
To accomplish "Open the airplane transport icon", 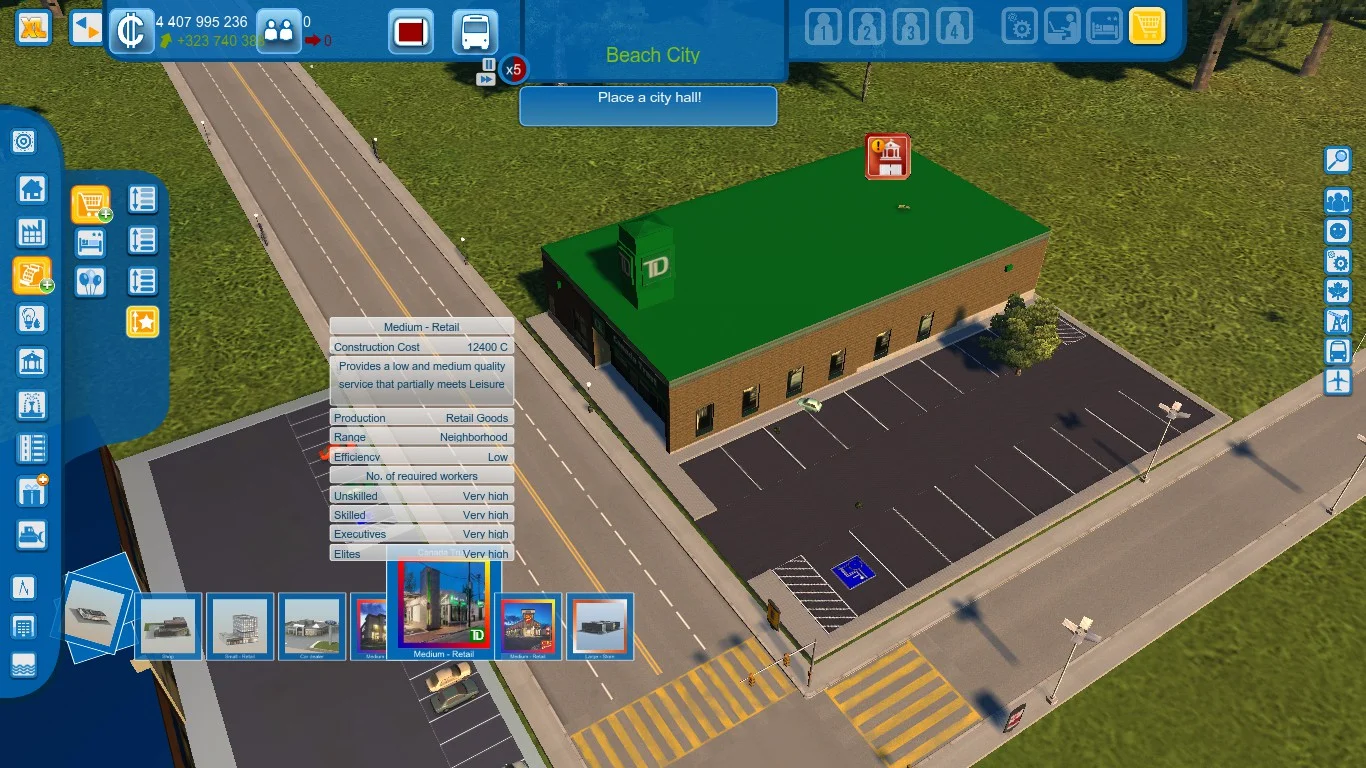I will coord(1337,381).
